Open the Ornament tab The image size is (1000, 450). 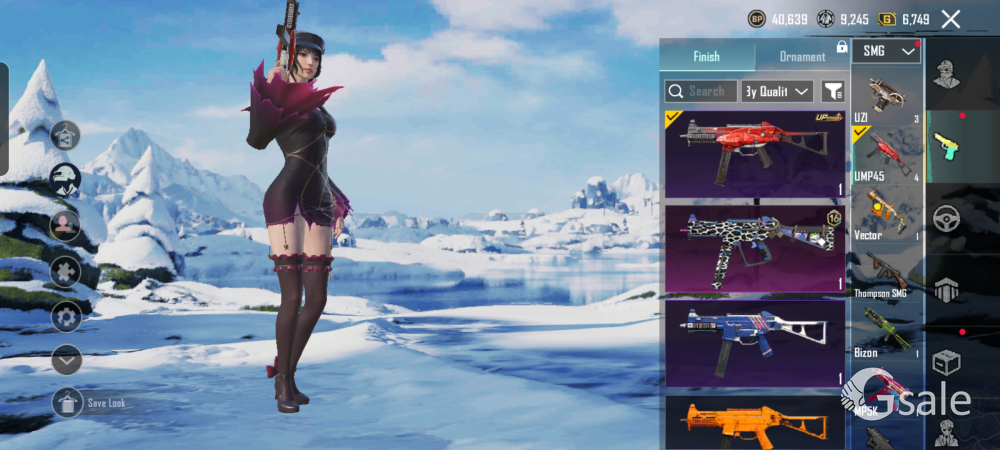pyautogui.click(x=802, y=57)
